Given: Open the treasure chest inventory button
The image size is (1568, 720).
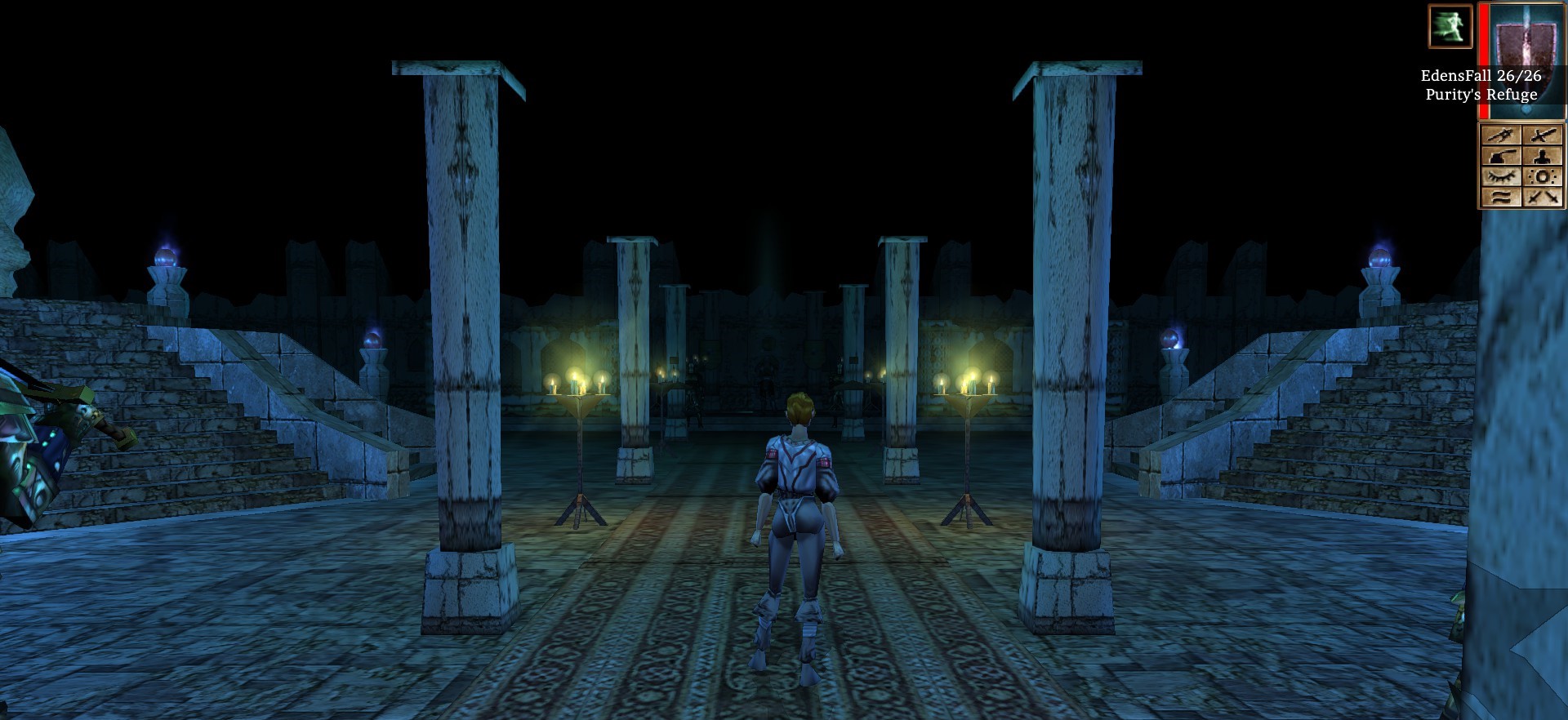Looking at the screenshot, I should point(1501,156).
